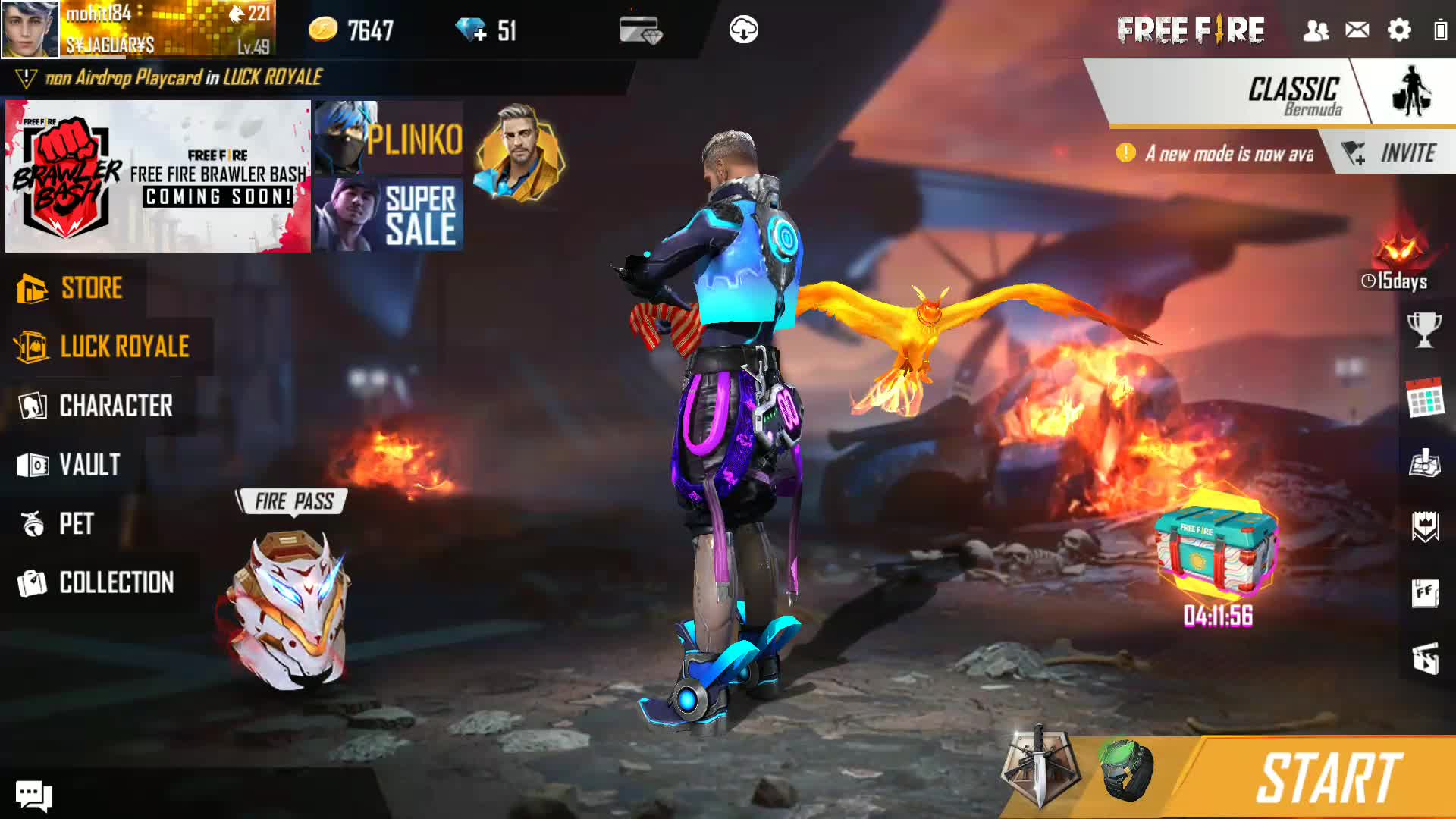View the Brawler Bash coming soon banner
Screen dimensions: 1456x819
(158, 176)
